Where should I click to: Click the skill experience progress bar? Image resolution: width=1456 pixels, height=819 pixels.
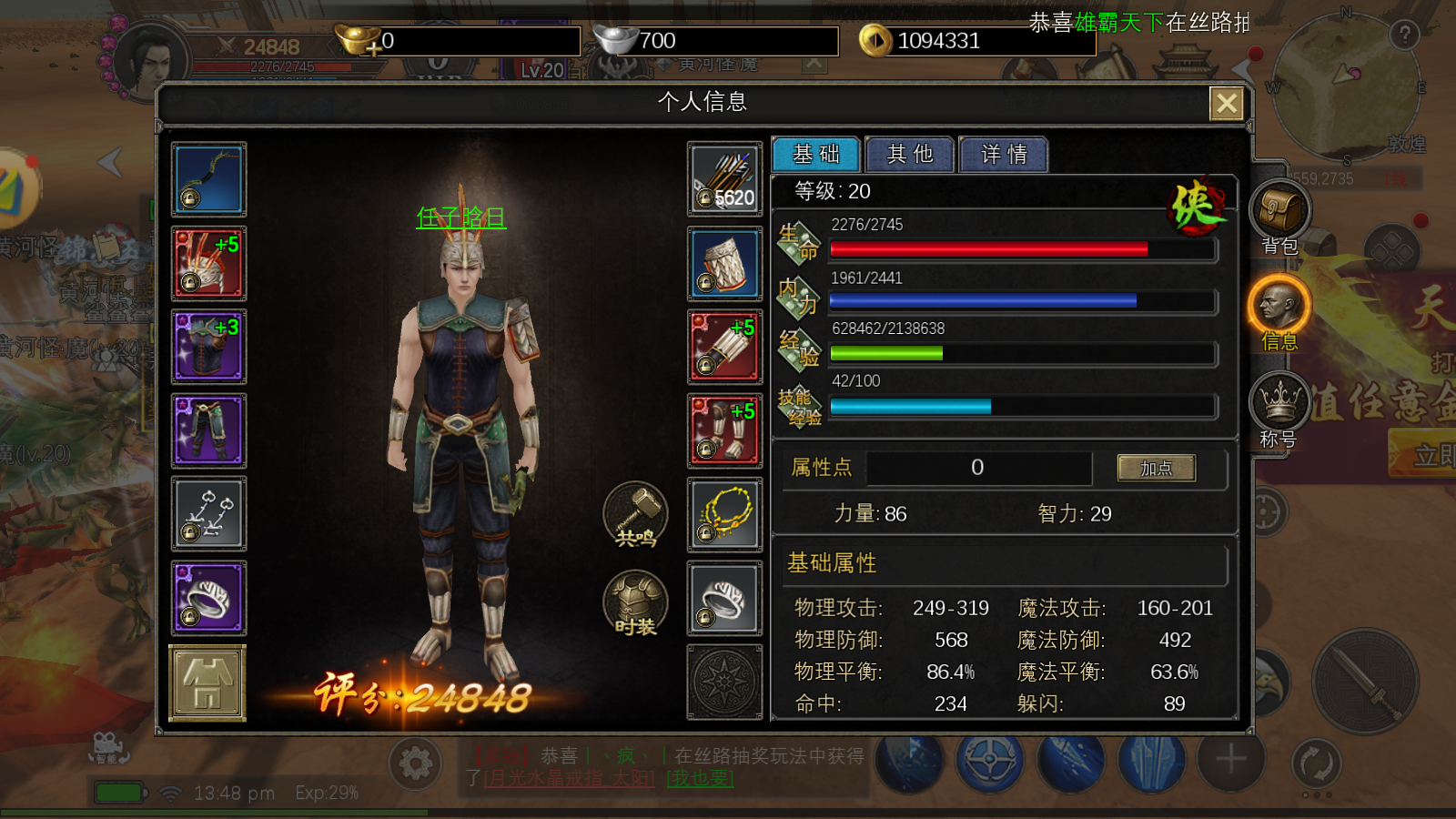coord(1019,407)
